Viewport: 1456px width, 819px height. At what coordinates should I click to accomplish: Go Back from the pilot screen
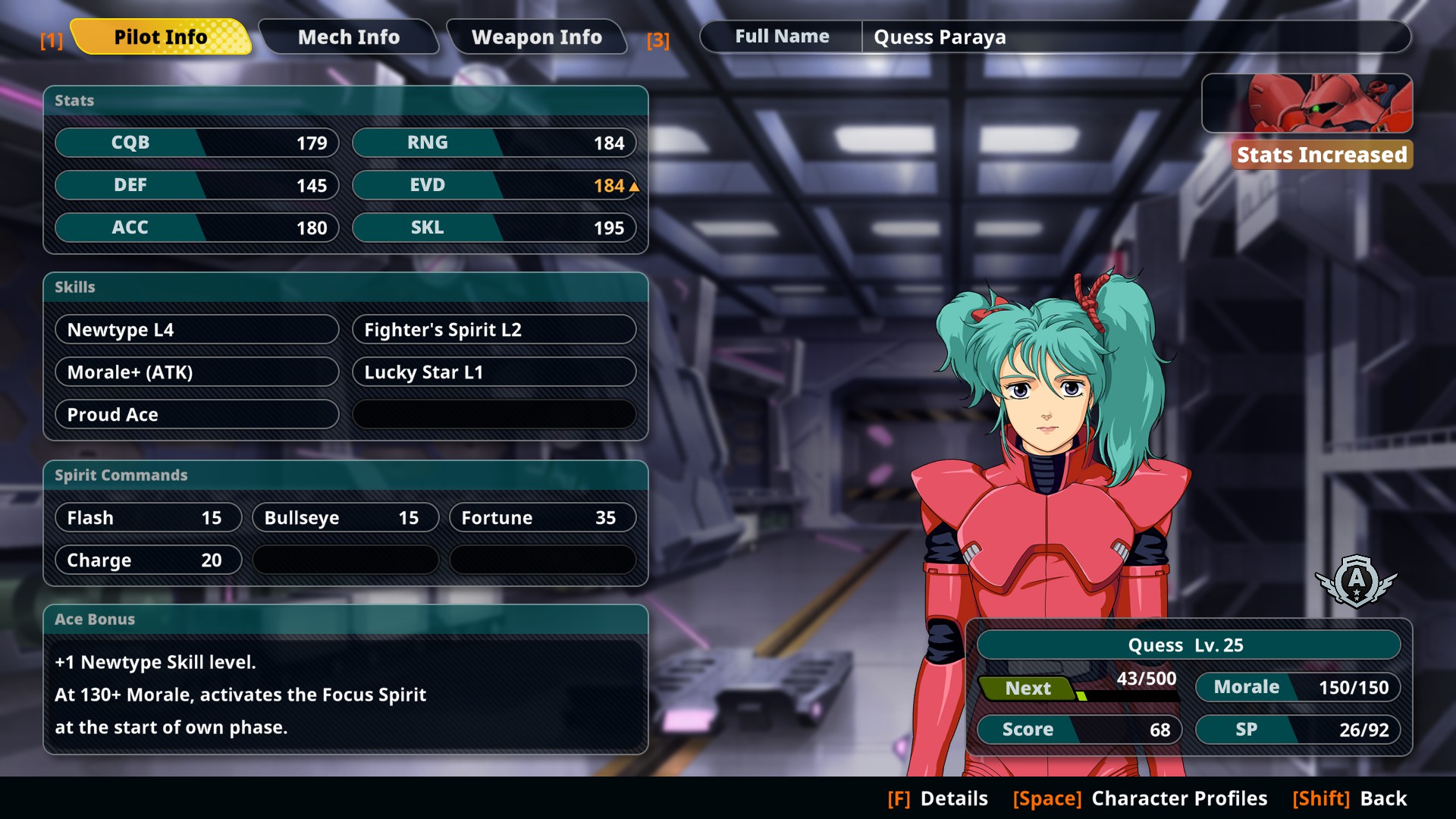[x=1350, y=799]
